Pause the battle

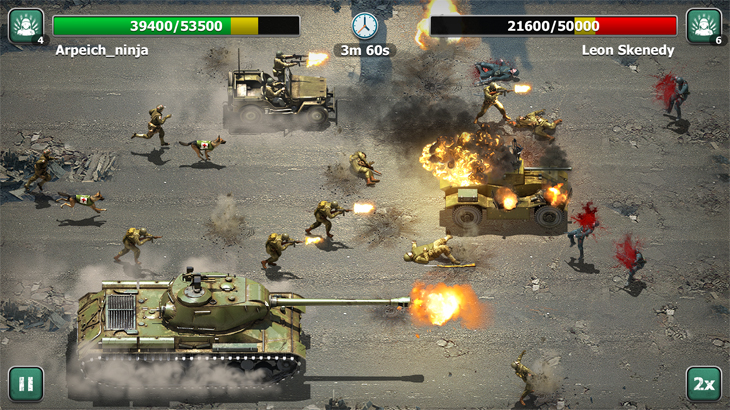tap(26, 384)
